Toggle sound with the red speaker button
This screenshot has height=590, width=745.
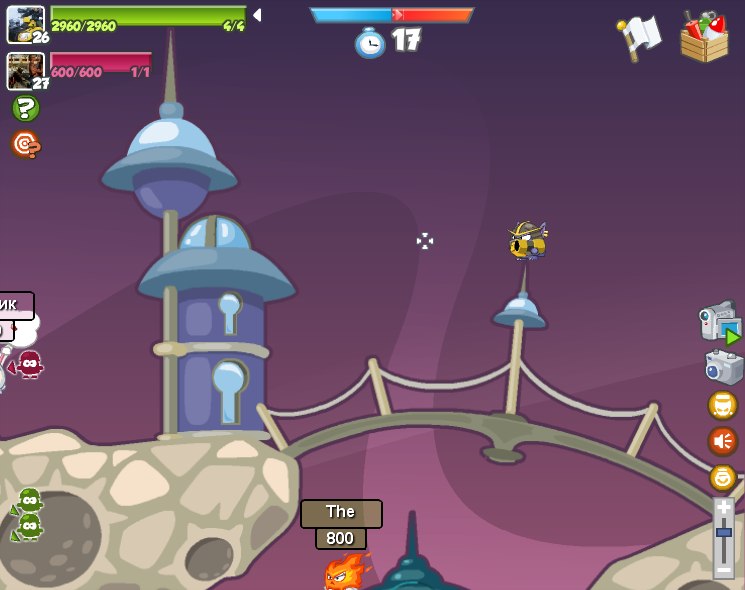coord(722,441)
